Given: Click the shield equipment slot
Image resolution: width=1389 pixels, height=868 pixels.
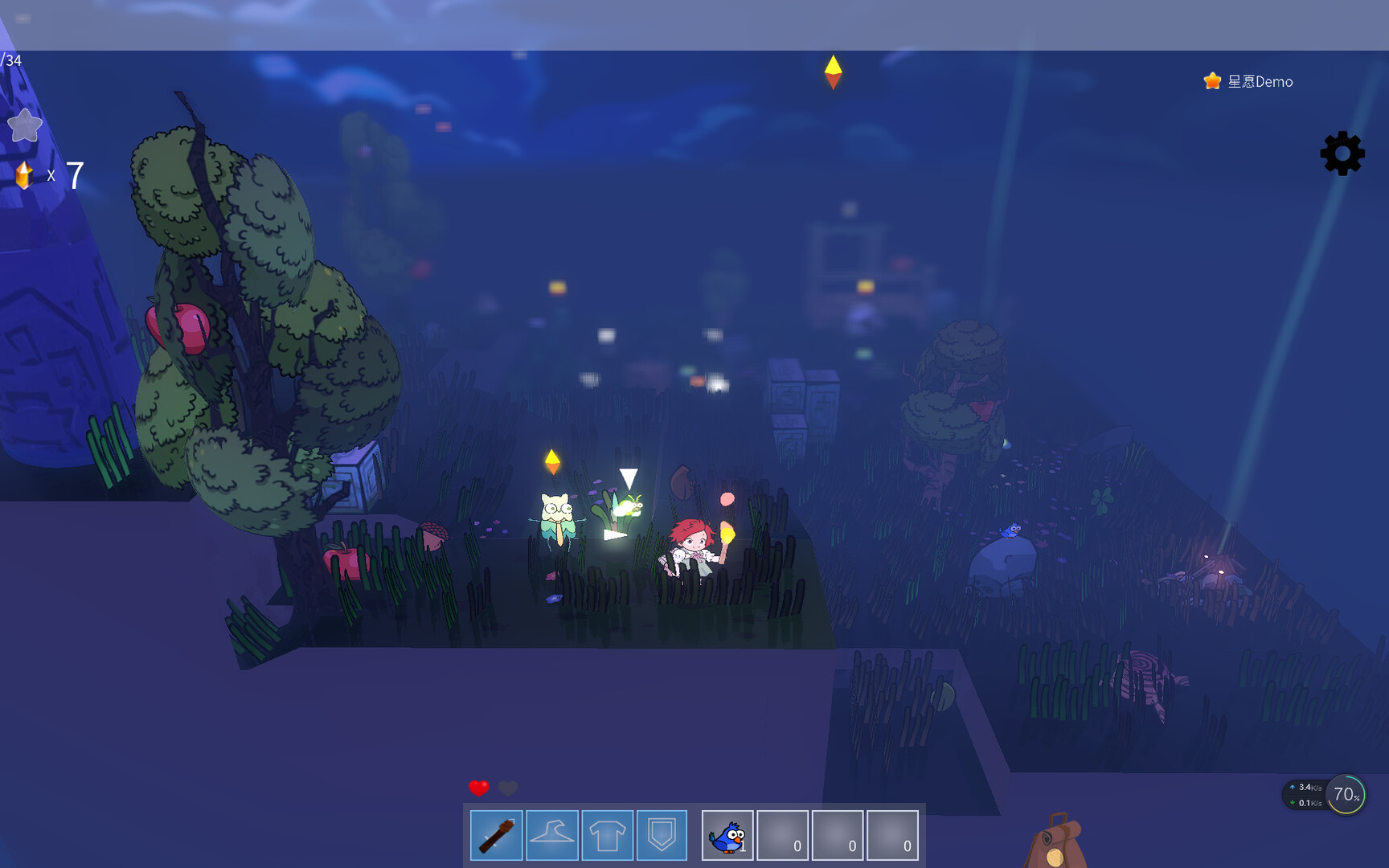Looking at the screenshot, I should [x=662, y=835].
